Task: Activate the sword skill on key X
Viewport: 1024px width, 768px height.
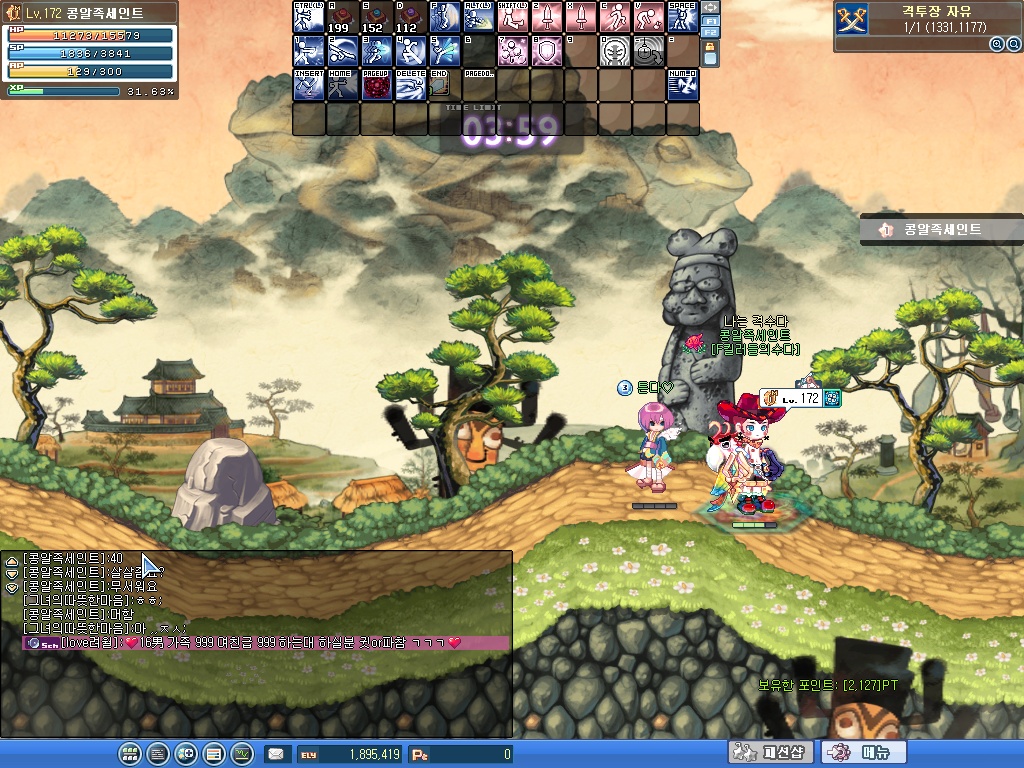Action: (581, 18)
